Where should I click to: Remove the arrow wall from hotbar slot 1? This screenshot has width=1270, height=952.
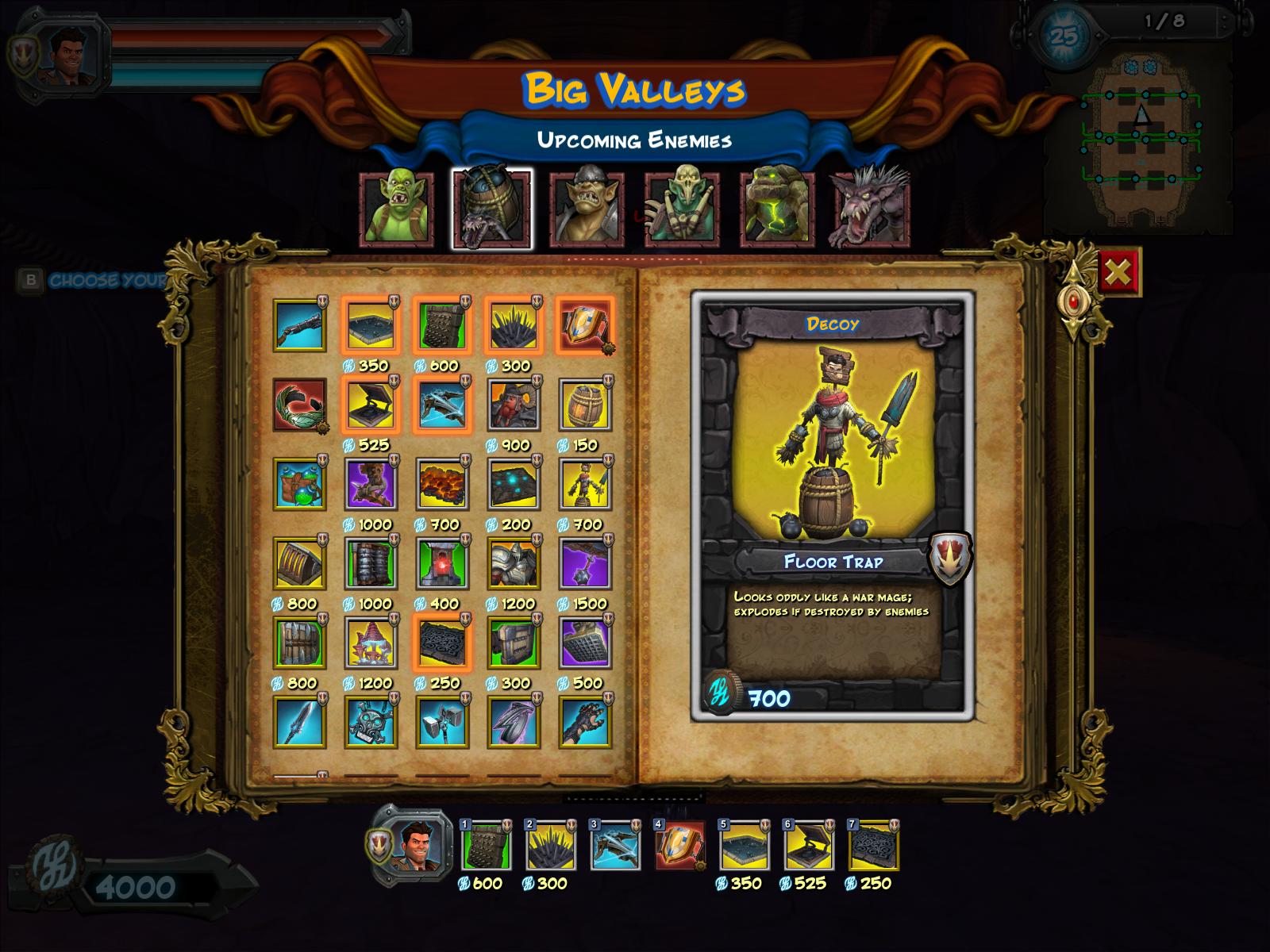tap(486, 846)
